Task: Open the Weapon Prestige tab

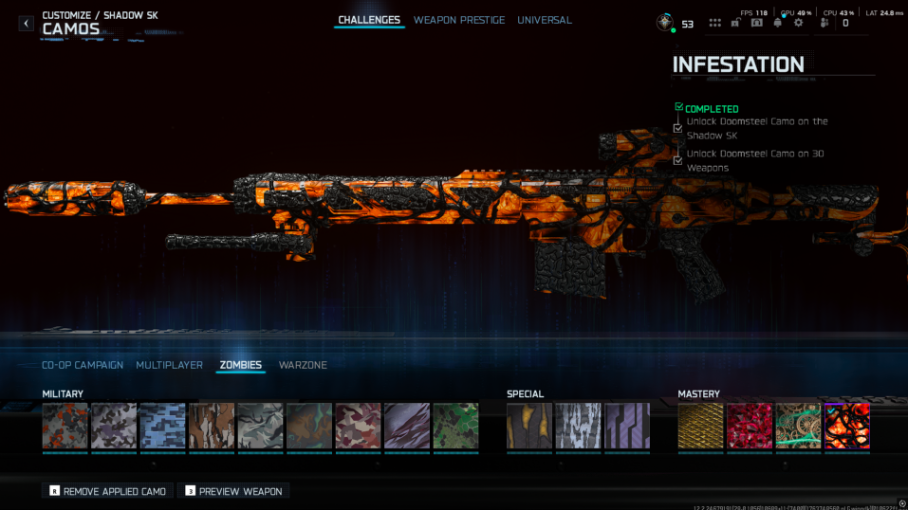Action: [x=459, y=20]
